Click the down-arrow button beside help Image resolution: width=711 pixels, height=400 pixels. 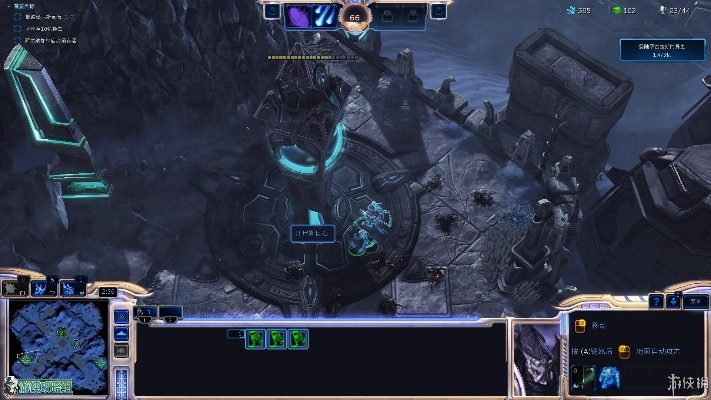click(675, 299)
